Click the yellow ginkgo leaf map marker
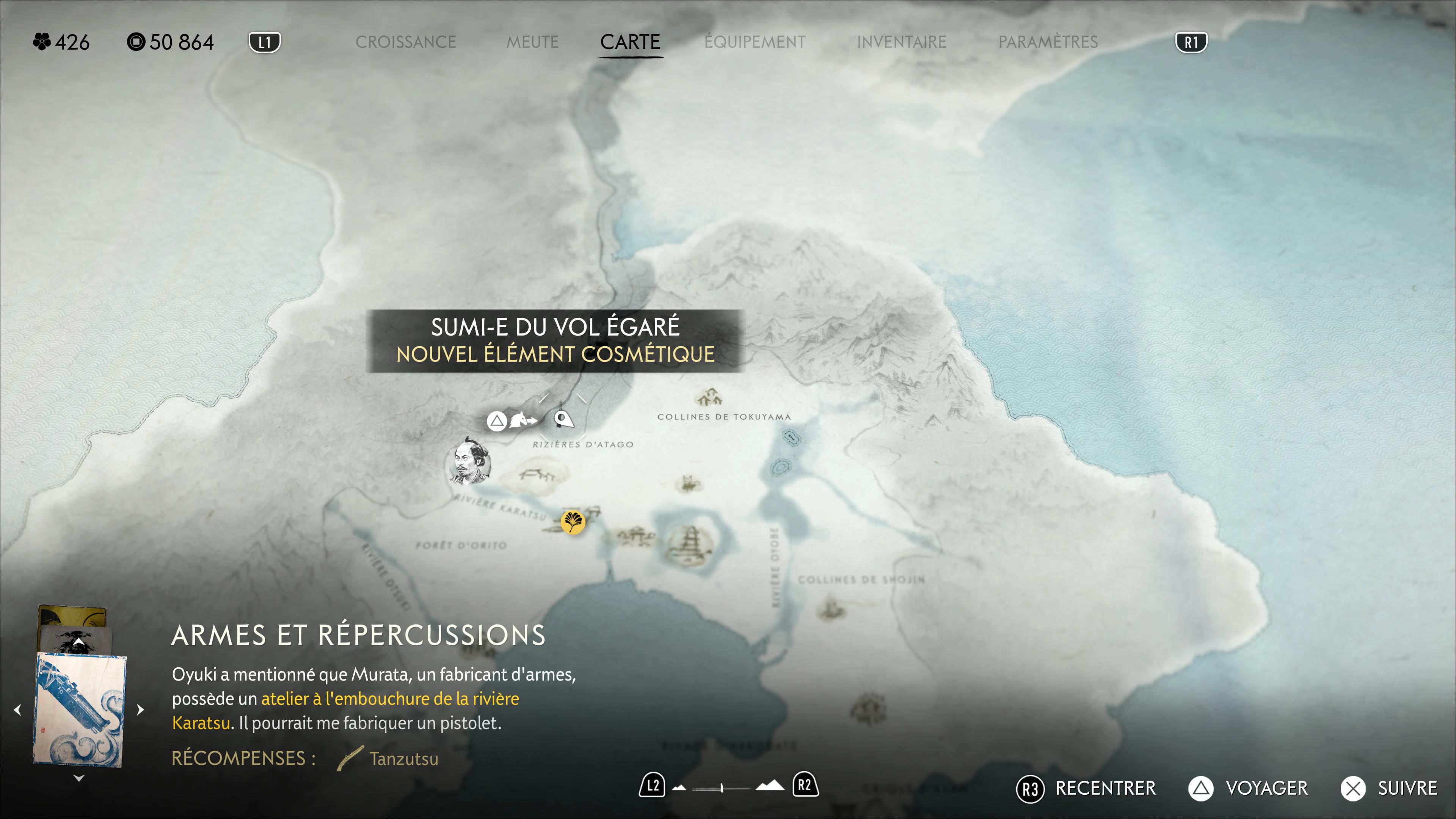The width and height of the screenshot is (1456, 819). coord(573,521)
